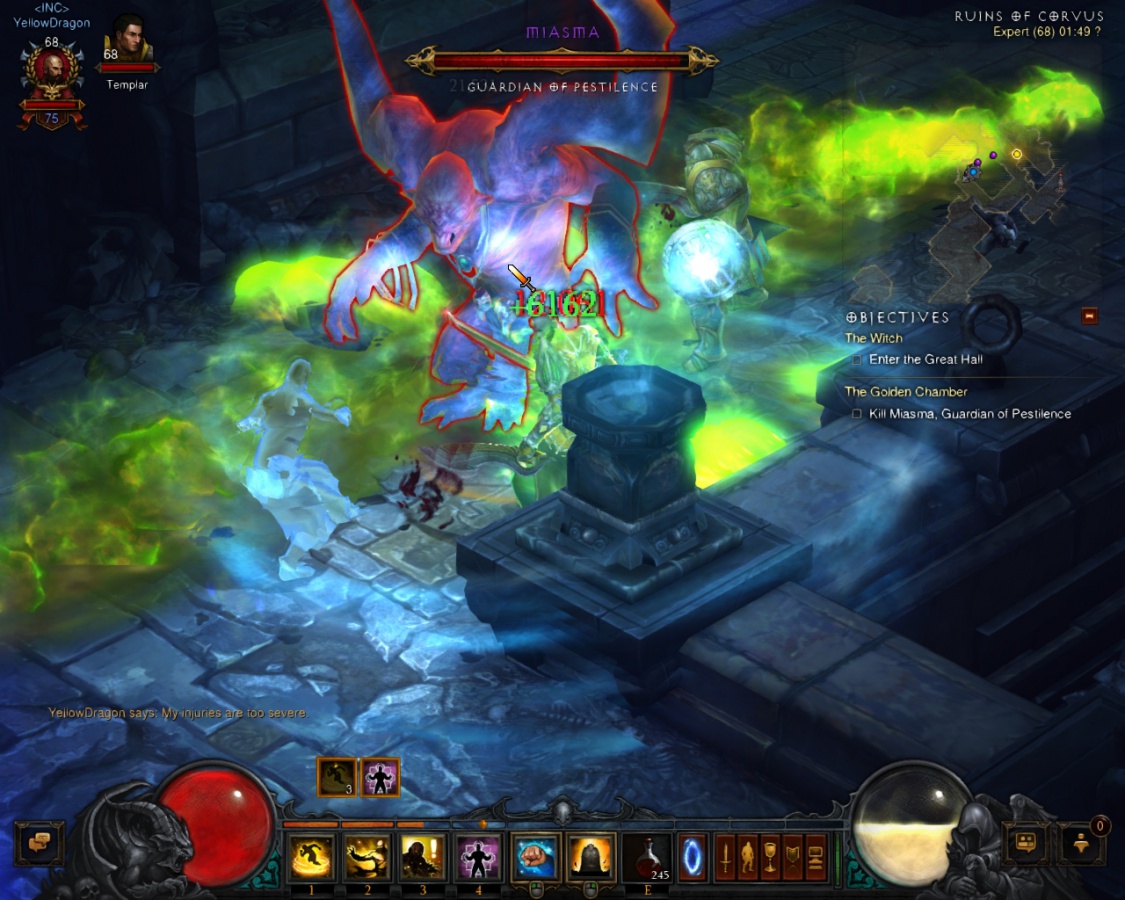Open the blue town portal

click(x=692, y=858)
